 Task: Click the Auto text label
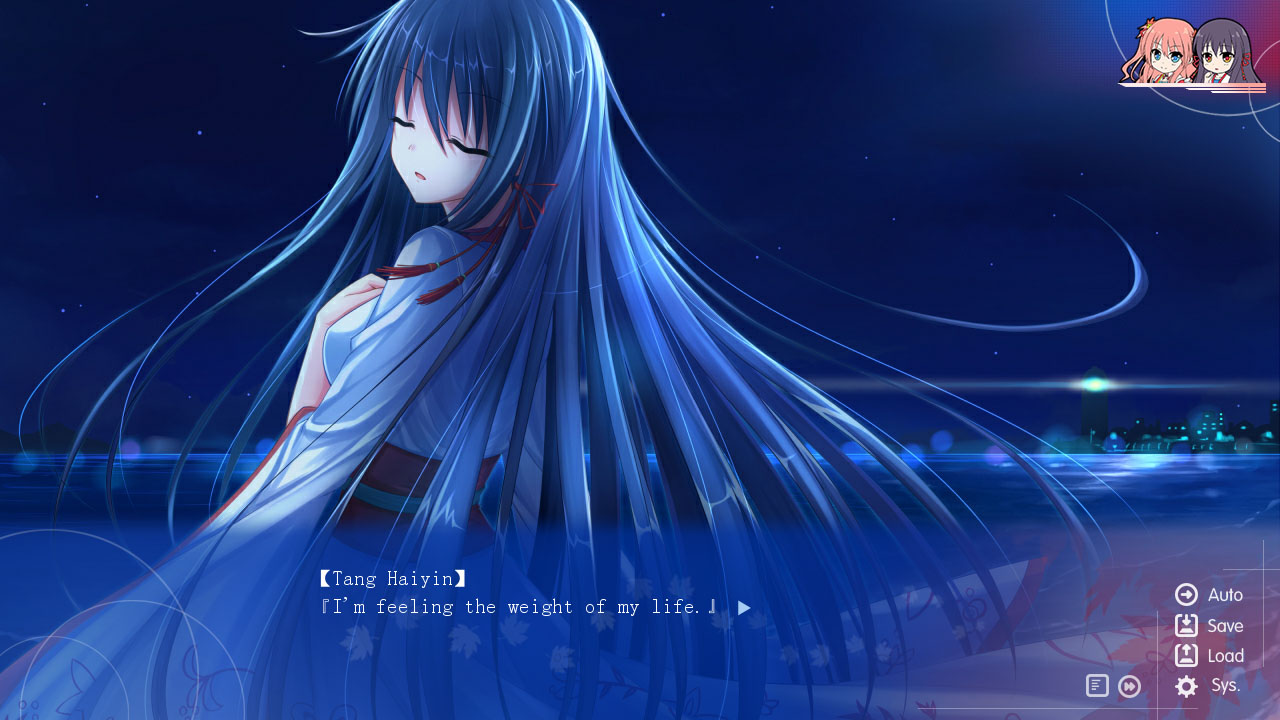click(x=1223, y=594)
